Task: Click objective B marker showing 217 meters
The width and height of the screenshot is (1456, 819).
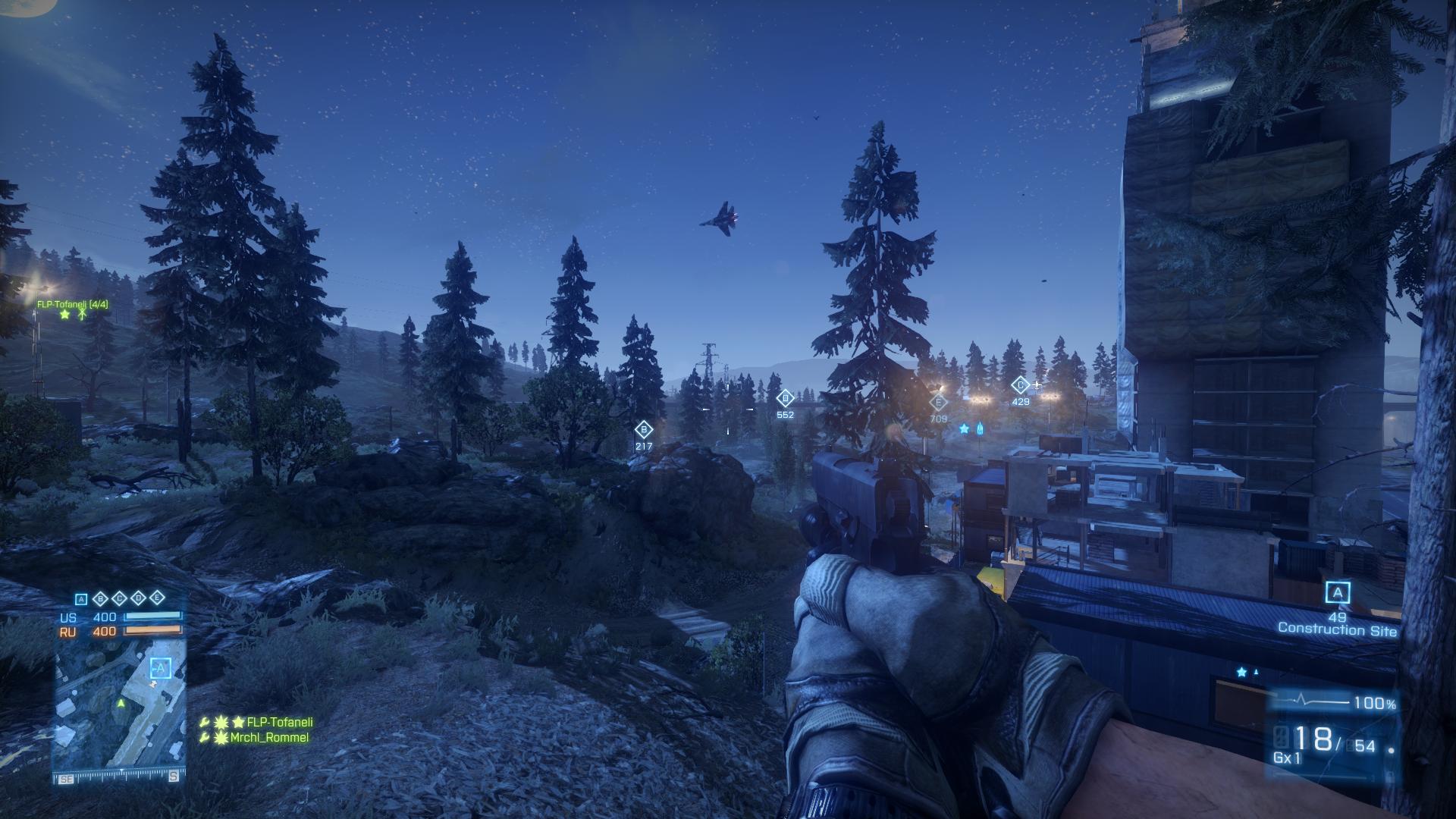Action: coord(644,430)
